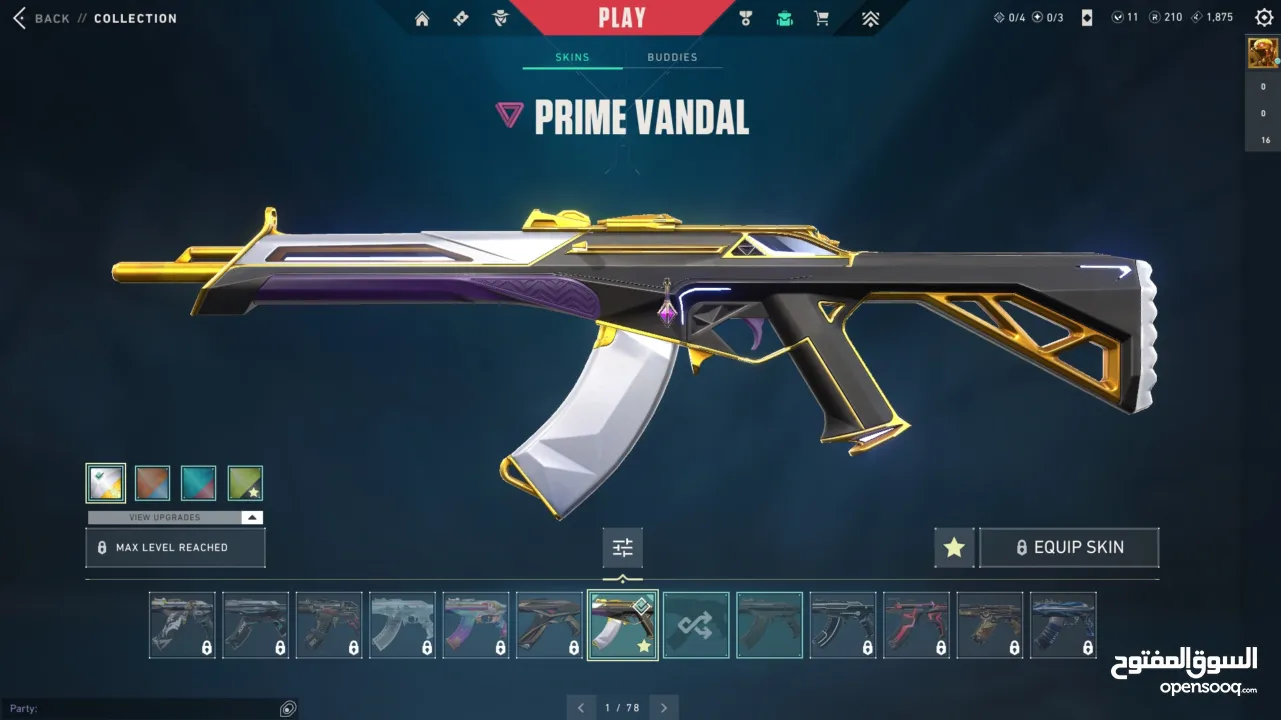Toggle the favorite star next to Equip Skin

point(954,548)
